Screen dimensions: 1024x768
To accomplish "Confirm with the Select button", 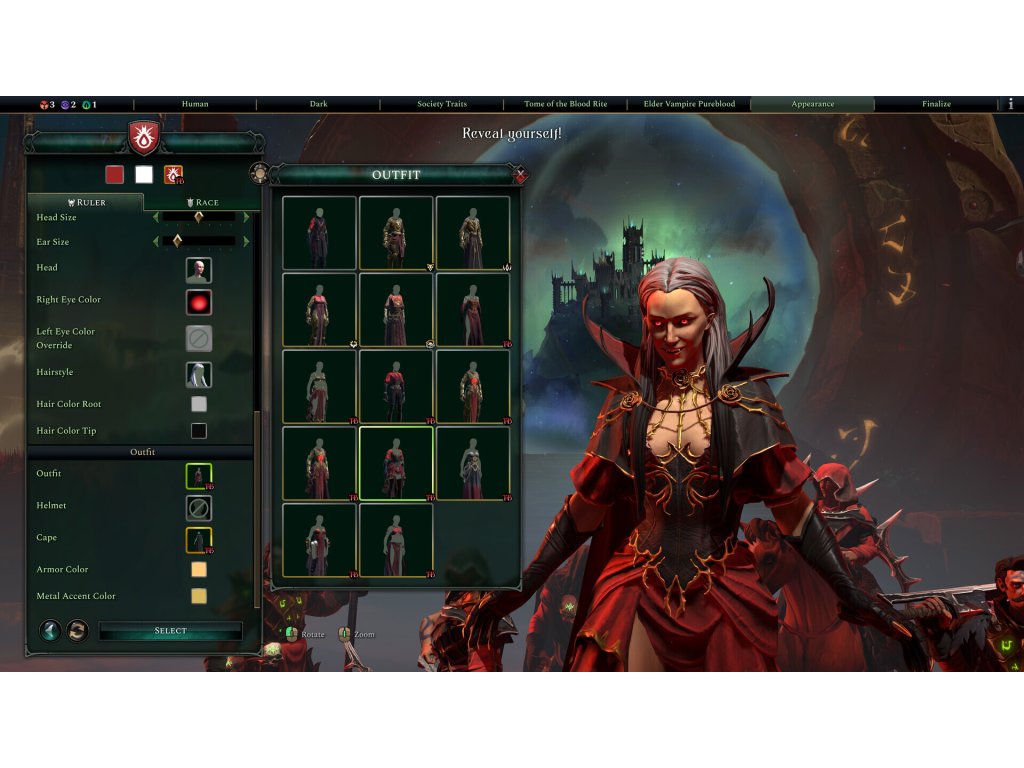I will (170, 631).
